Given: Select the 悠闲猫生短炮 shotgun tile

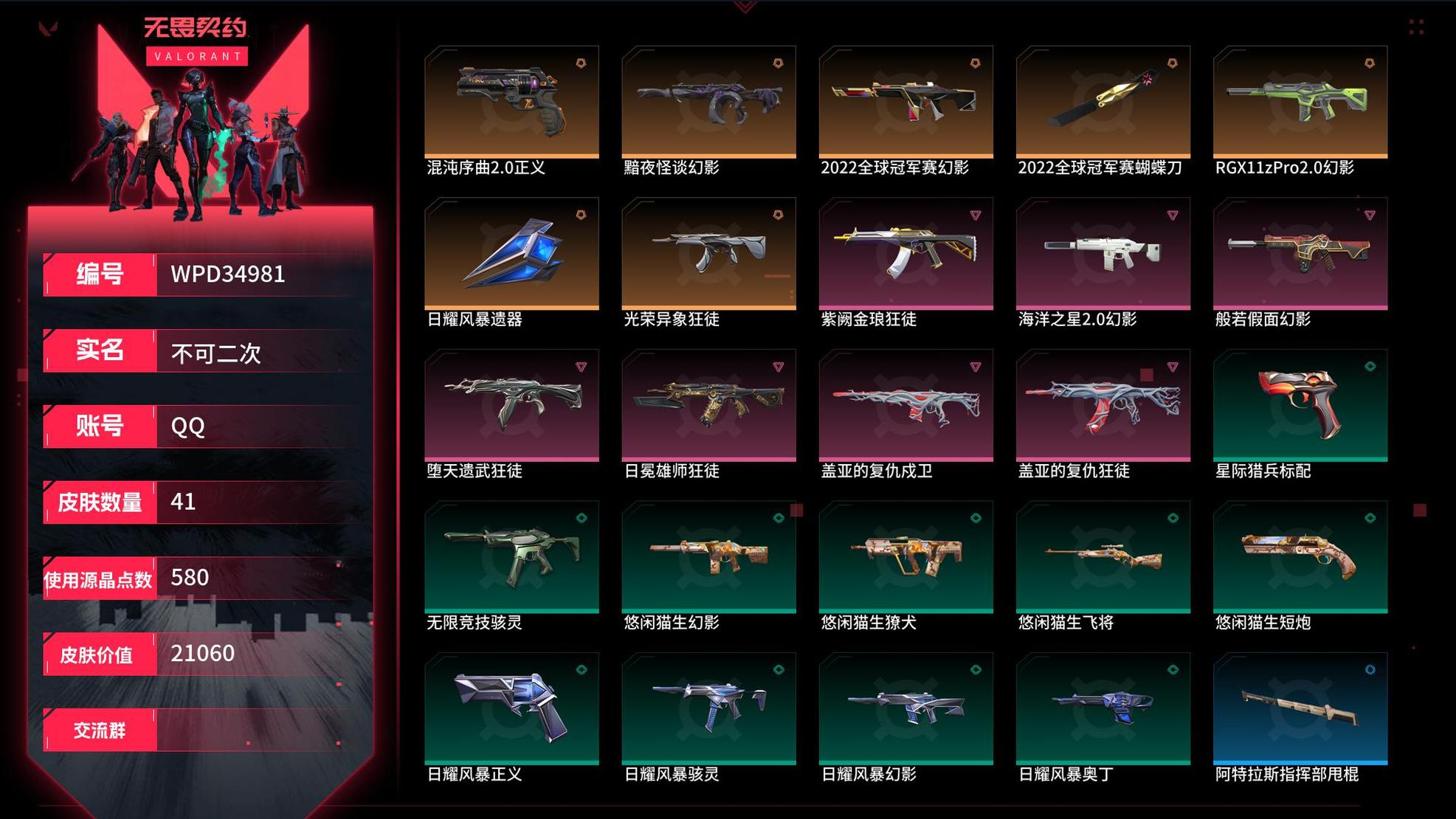Looking at the screenshot, I should coord(1300,556).
